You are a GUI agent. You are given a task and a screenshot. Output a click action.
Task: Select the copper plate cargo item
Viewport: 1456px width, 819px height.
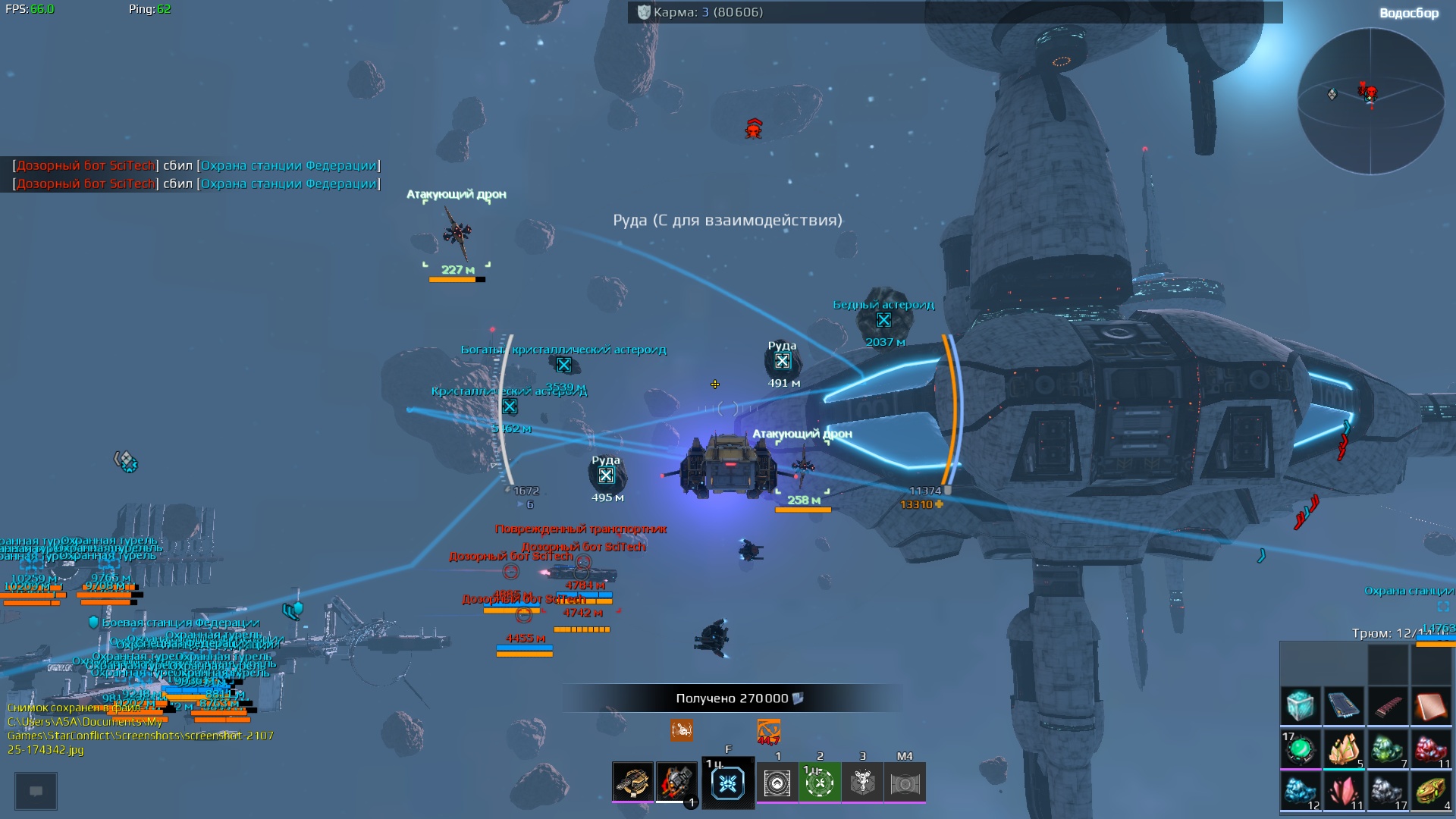1431,706
